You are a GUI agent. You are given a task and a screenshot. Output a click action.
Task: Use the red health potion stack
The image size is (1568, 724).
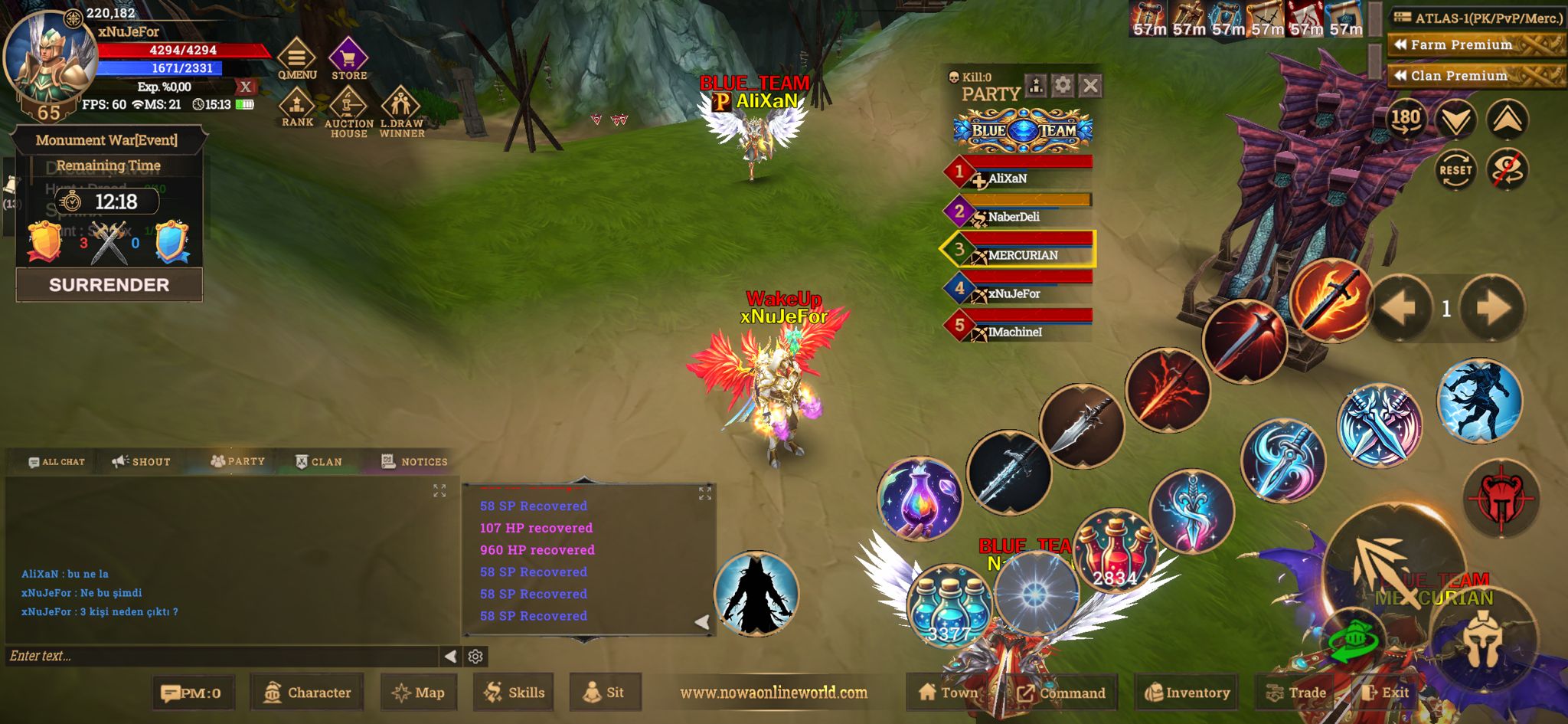(1115, 550)
